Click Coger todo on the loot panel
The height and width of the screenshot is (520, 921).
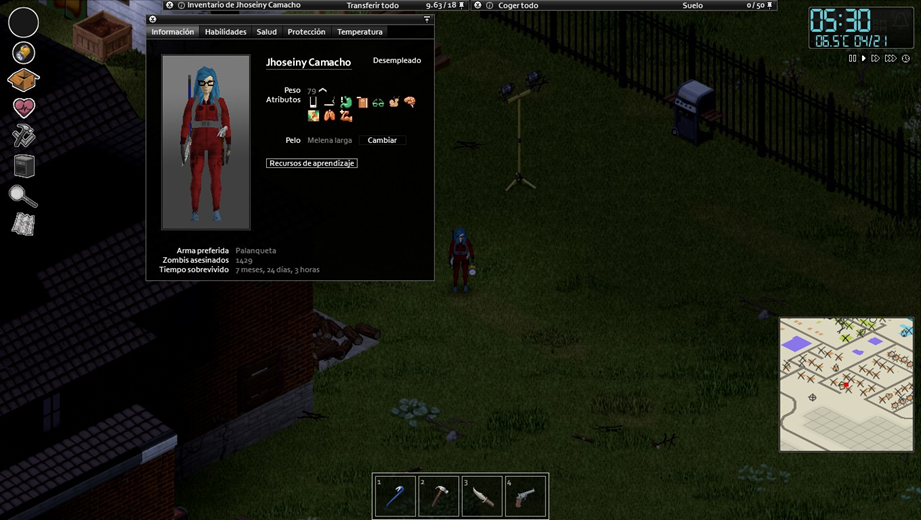[x=518, y=6]
